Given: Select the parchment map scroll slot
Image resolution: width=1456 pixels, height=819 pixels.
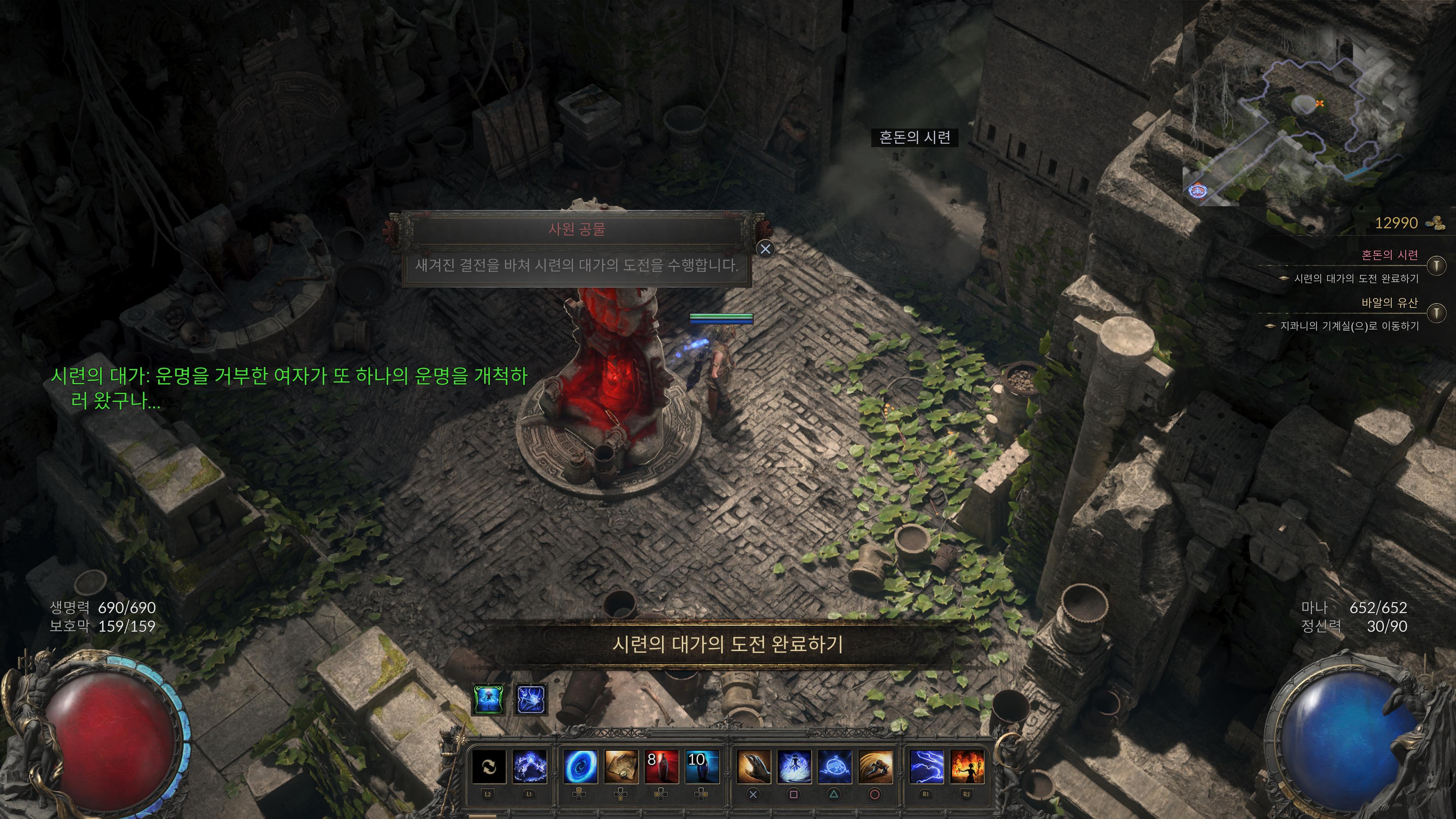Looking at the screenshot, I should (x=621, y=766).
